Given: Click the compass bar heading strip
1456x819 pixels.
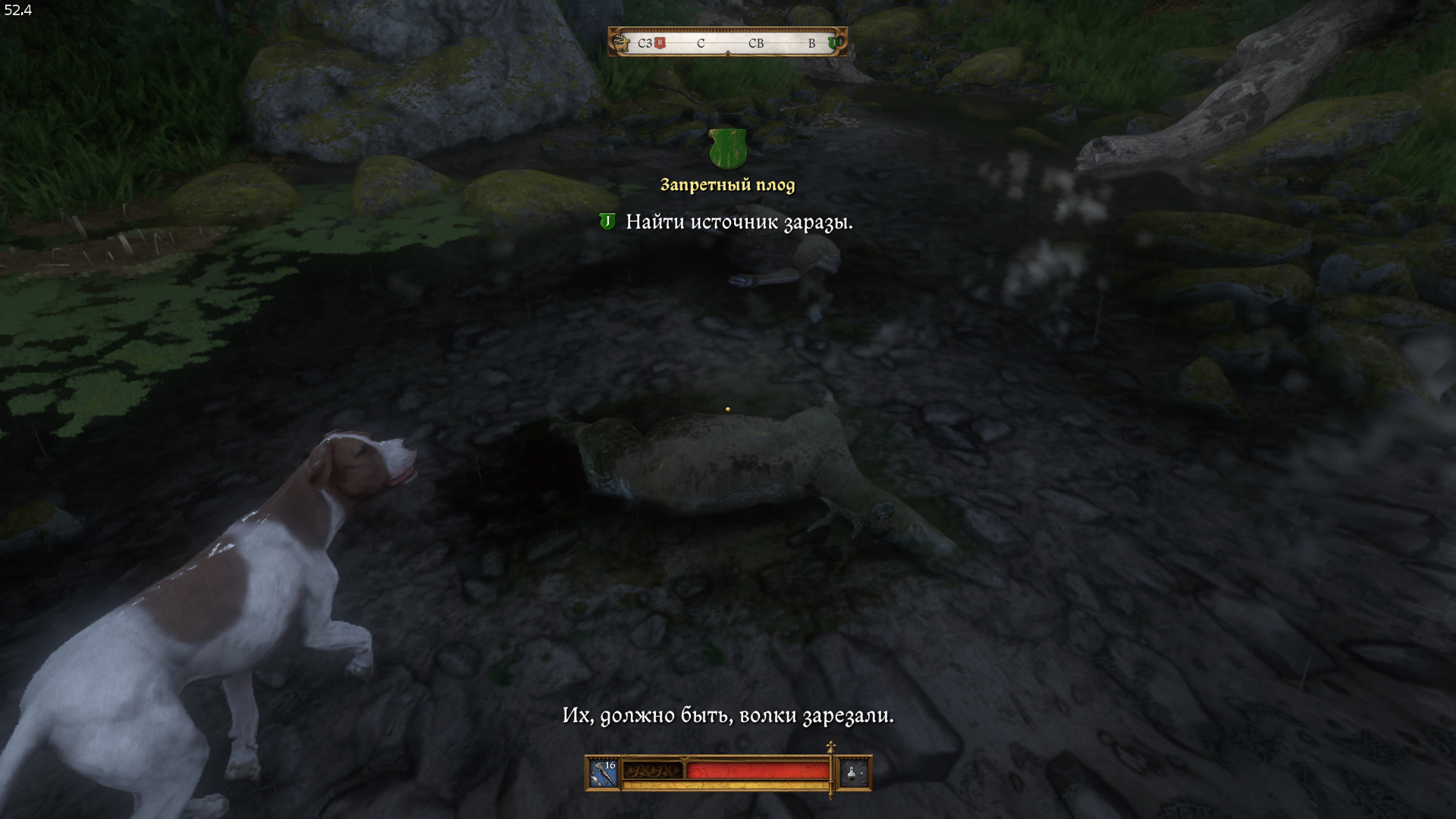Looking at the screenshot, I should [728, 43].
